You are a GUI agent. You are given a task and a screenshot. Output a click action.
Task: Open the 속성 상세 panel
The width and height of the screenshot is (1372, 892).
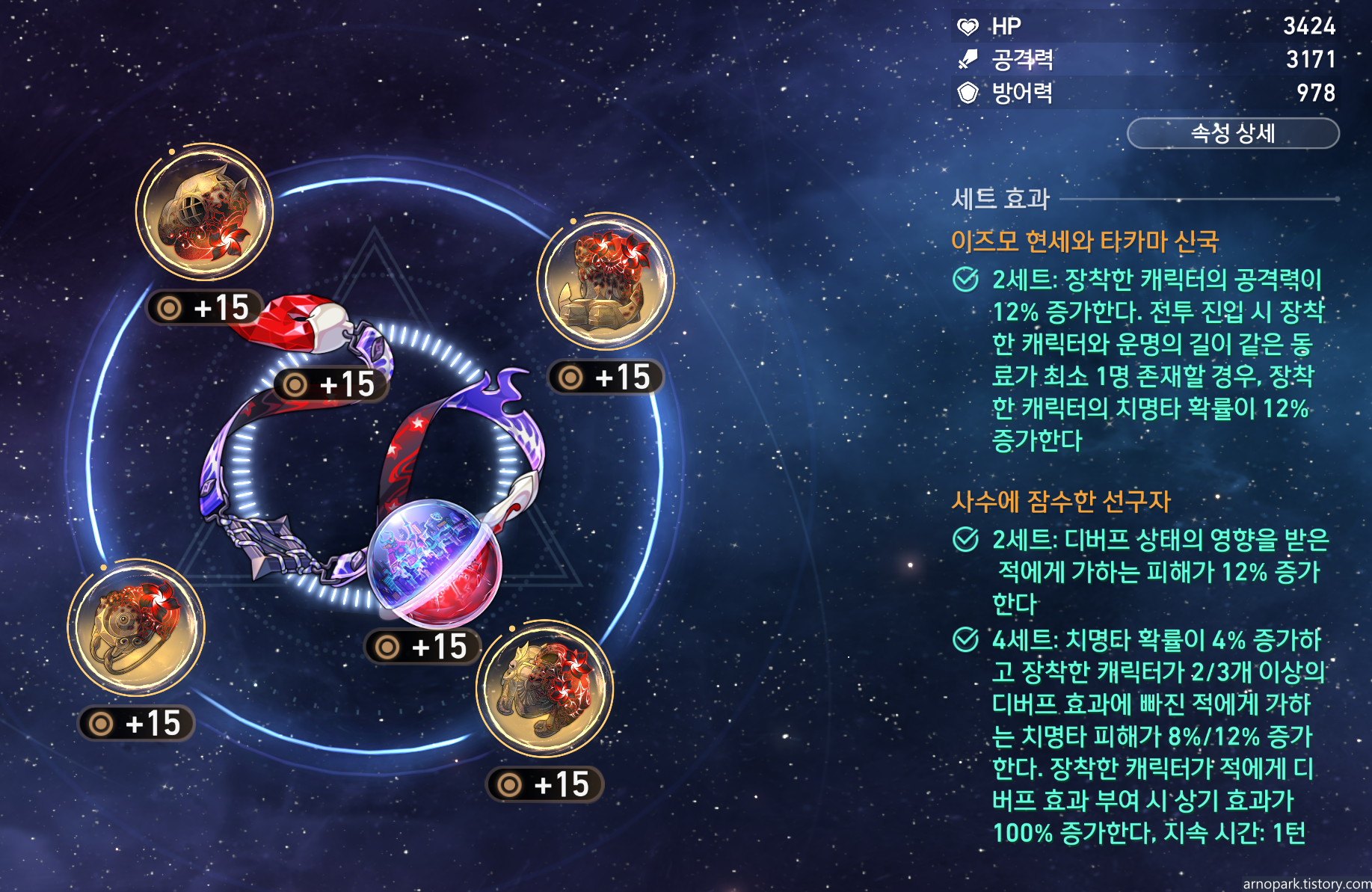[1234, 134]
